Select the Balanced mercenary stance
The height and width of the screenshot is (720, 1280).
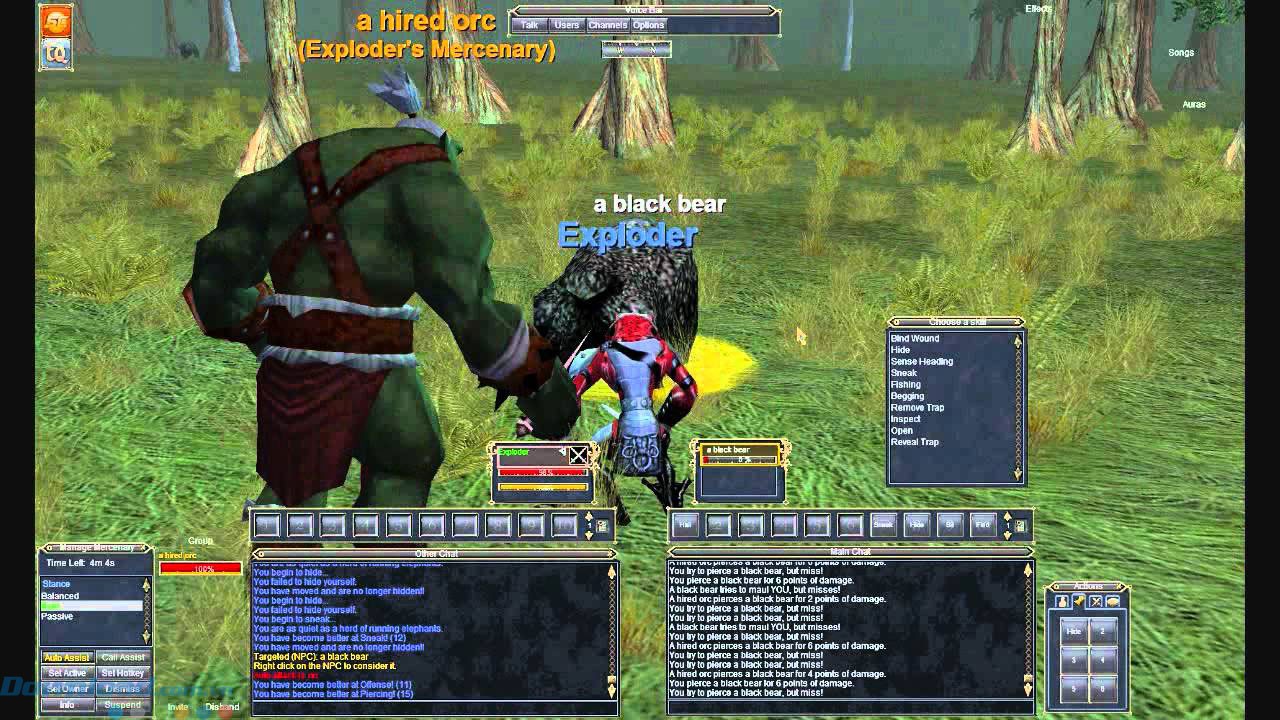(x=60, y=594)
